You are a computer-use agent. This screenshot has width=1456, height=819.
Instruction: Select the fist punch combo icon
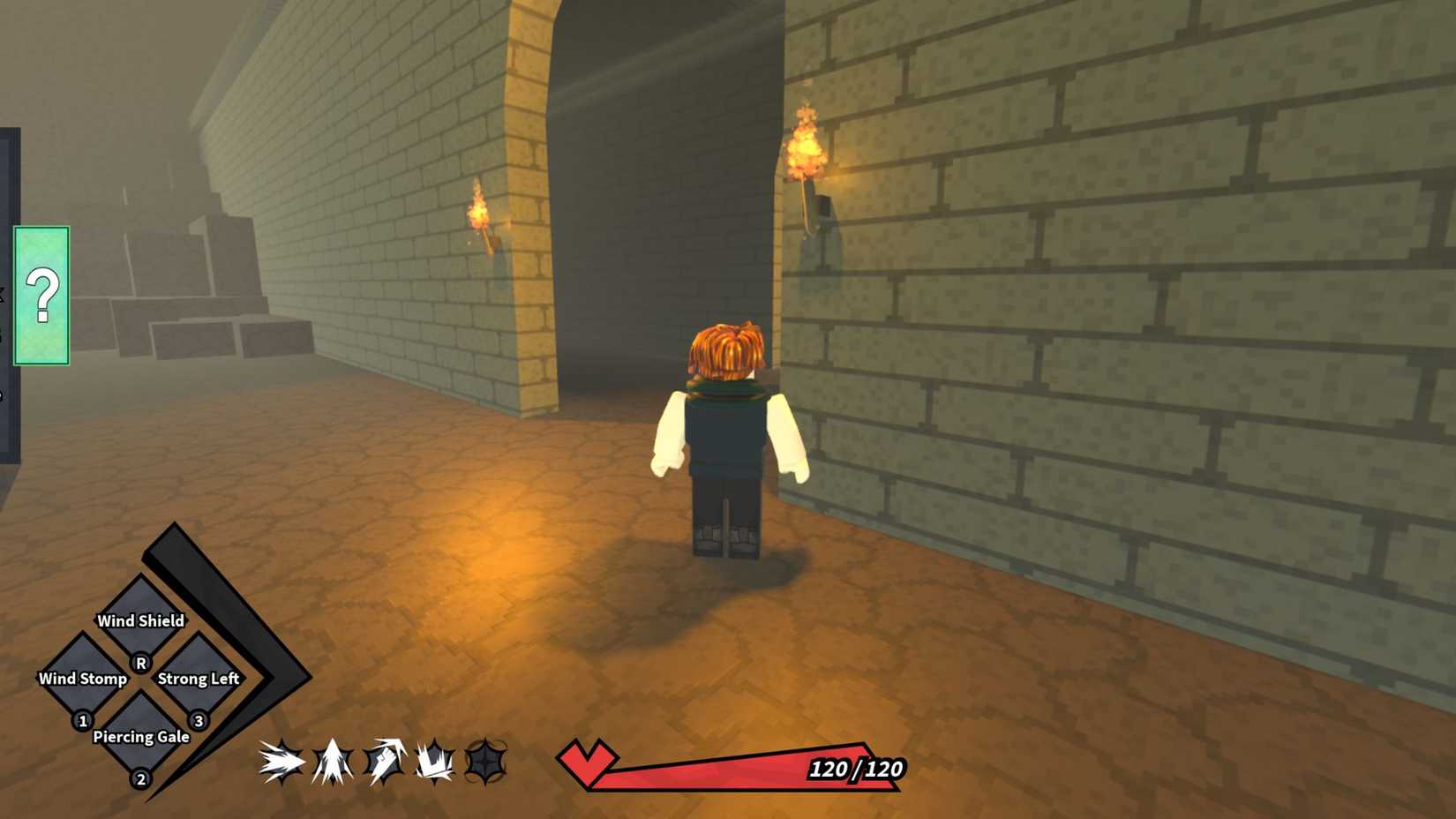click(x=381, y=761)
